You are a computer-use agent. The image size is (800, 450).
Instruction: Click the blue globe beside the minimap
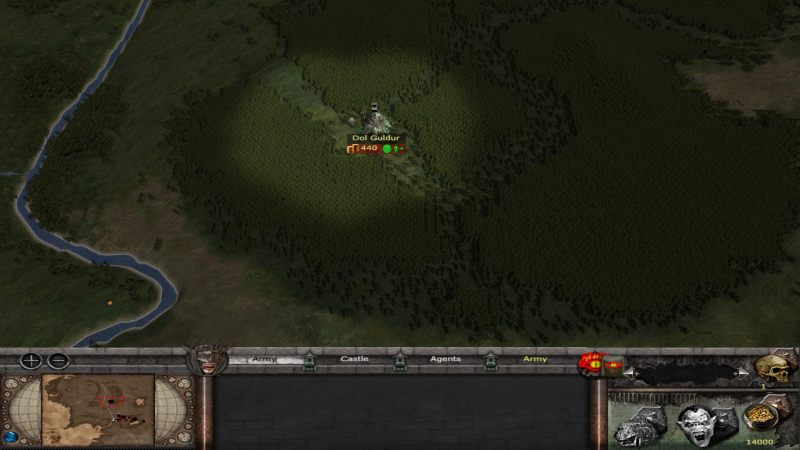click(12, 436)
